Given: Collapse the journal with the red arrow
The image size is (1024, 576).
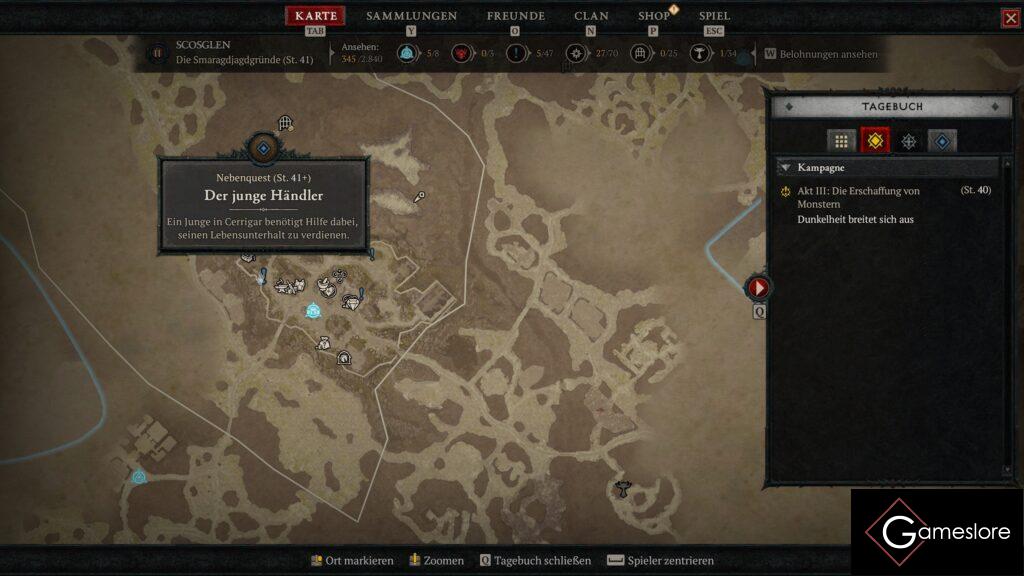Looking at the screenshot, I should pos(758,288).
